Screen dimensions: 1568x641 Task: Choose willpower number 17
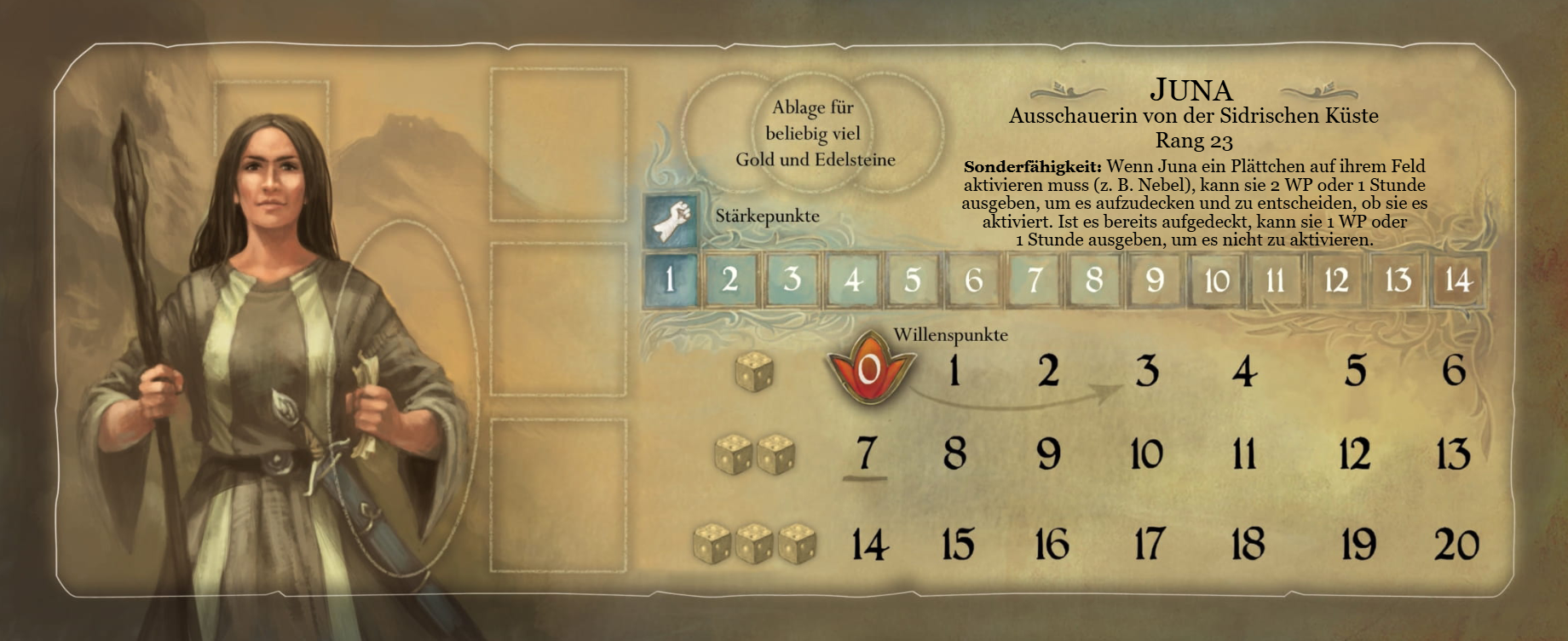(1149, 544)
